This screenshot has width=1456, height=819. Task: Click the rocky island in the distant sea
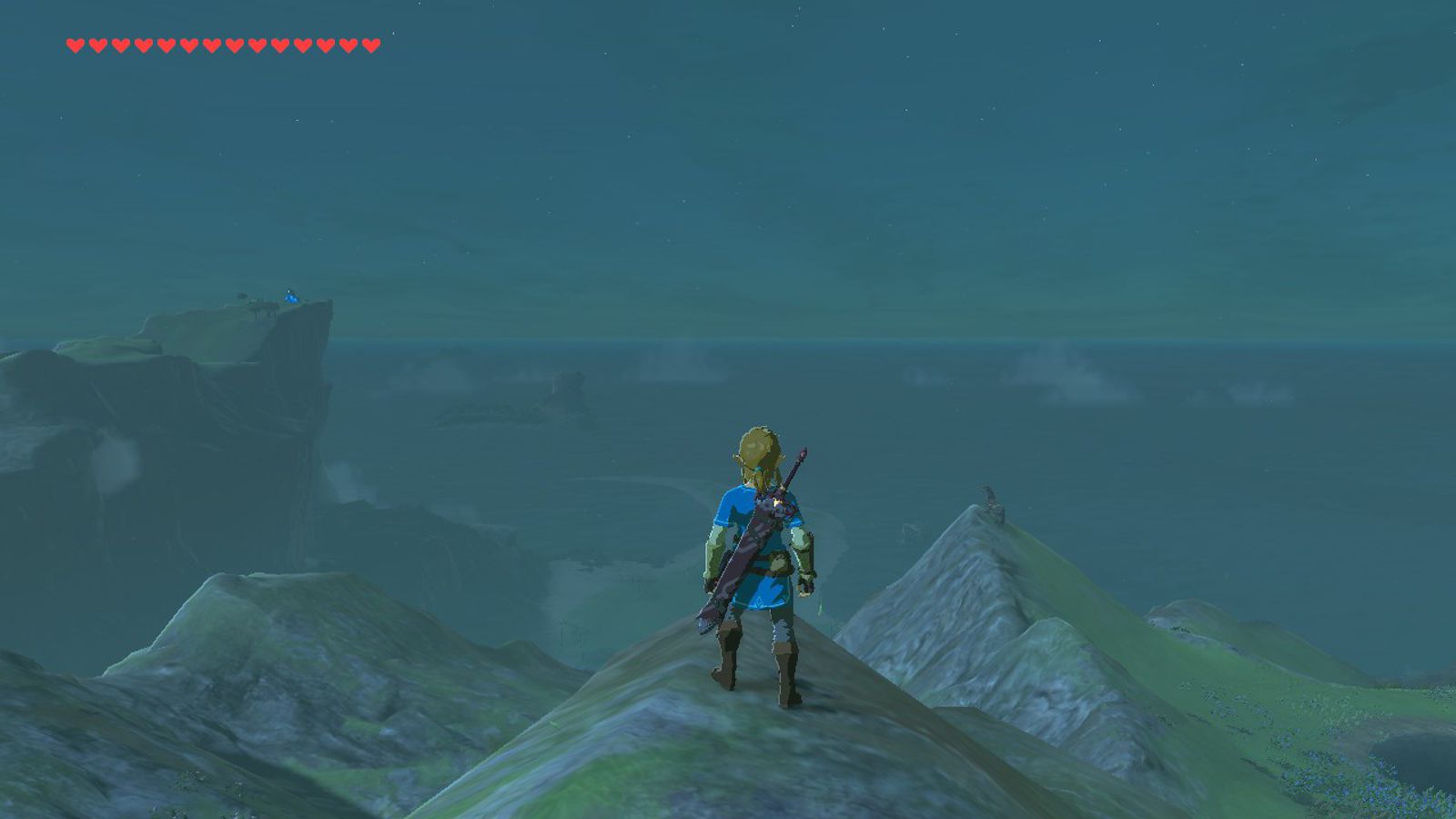tap(569, 382)
